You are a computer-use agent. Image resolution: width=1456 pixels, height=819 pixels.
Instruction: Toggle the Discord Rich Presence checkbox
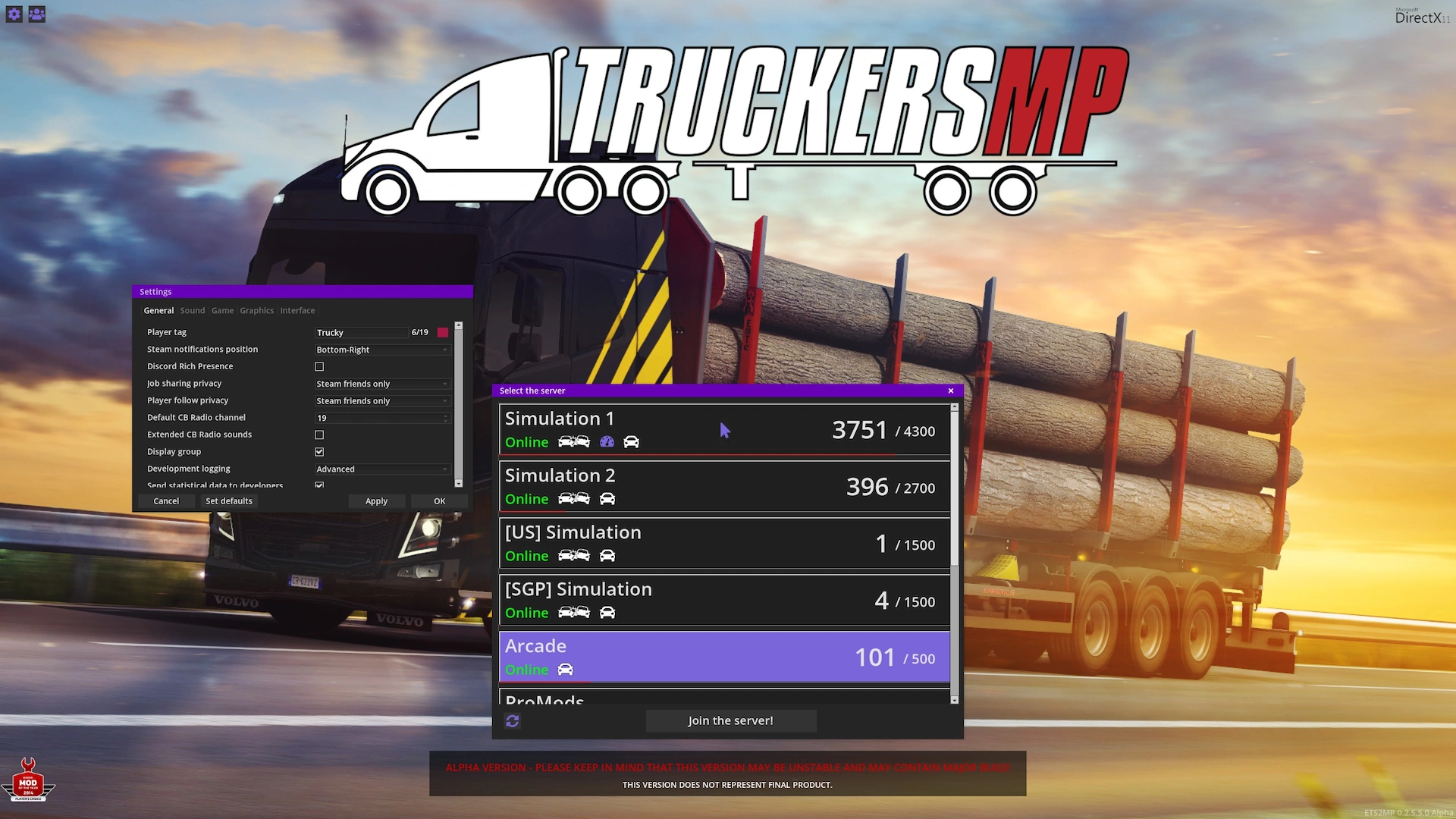point(319,366)
